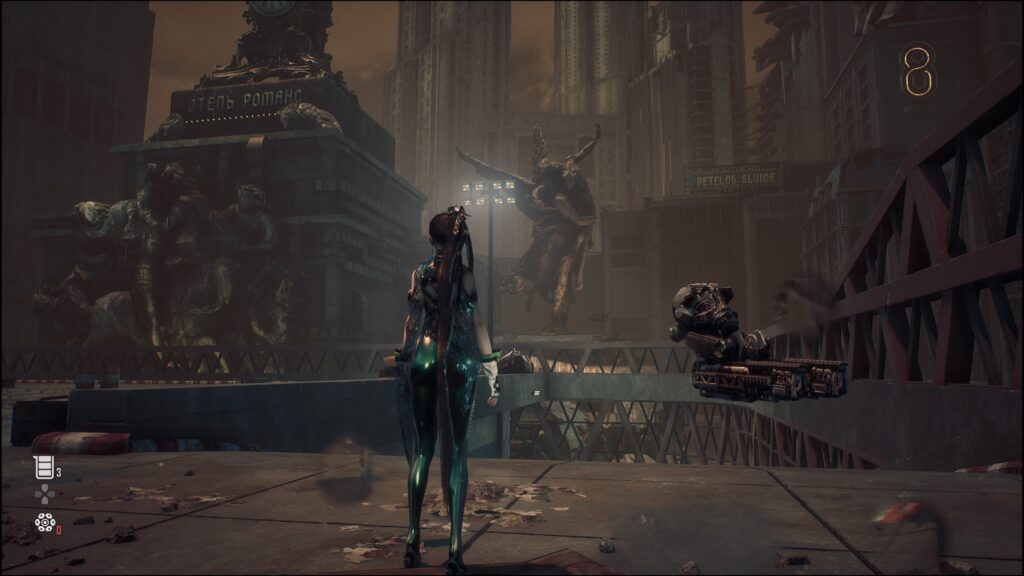1024x576 pixels.
Task: Select the healing potion beaker icon
Action: pyautogui.click(x=43, y=466)
